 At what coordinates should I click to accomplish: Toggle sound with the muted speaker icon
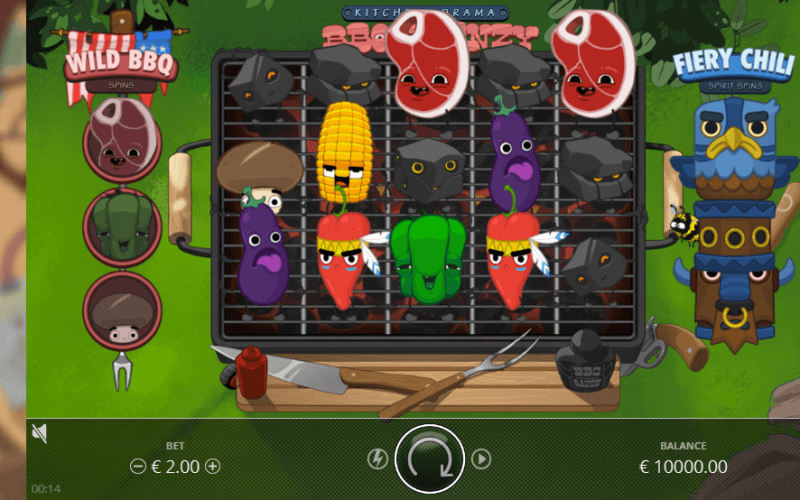(x=40, y=433)
